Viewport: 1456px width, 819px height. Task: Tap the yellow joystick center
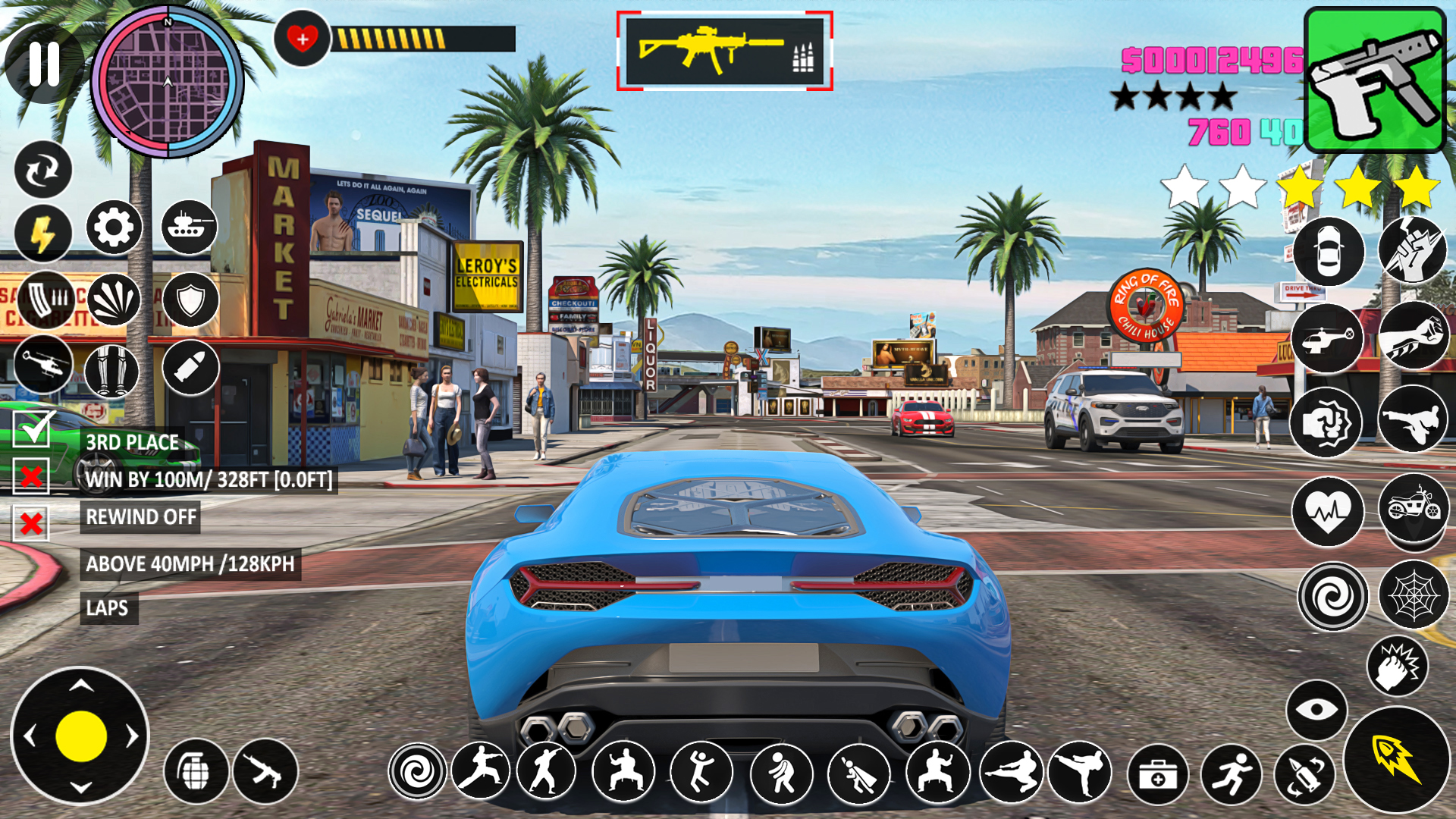pyautogui.click(x=80, y=736)
